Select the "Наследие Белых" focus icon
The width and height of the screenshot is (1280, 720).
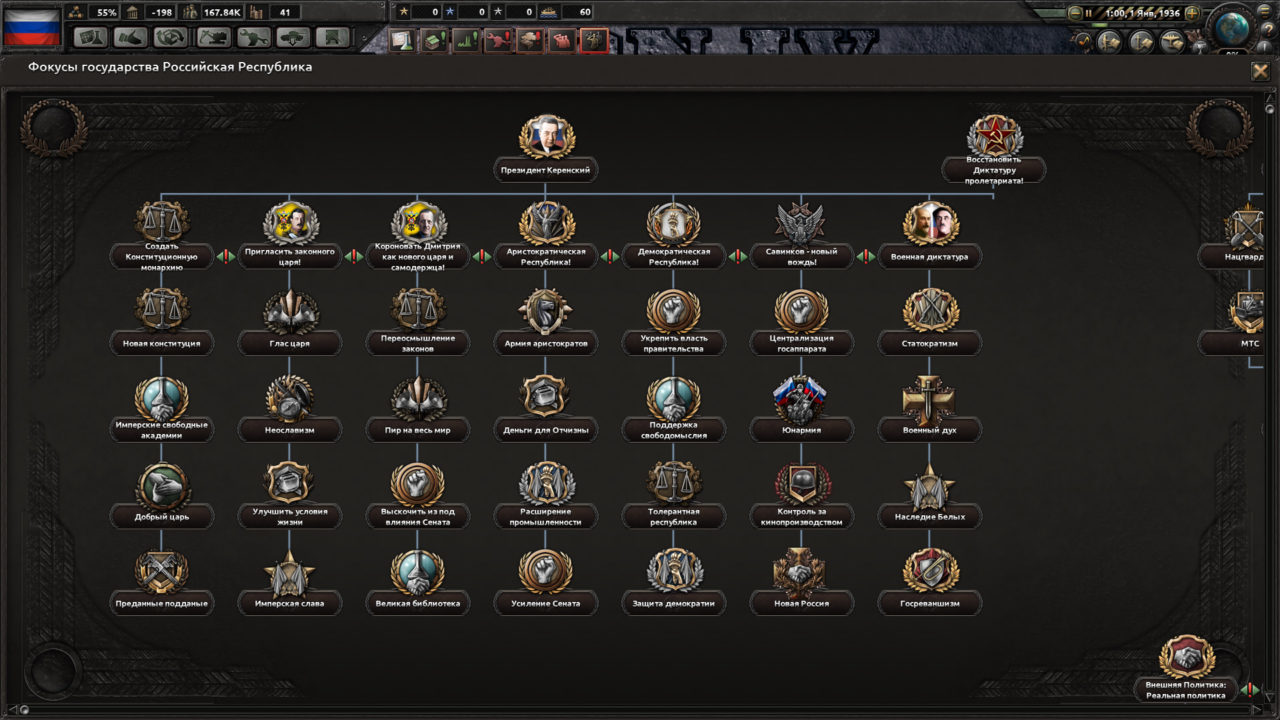930,489
